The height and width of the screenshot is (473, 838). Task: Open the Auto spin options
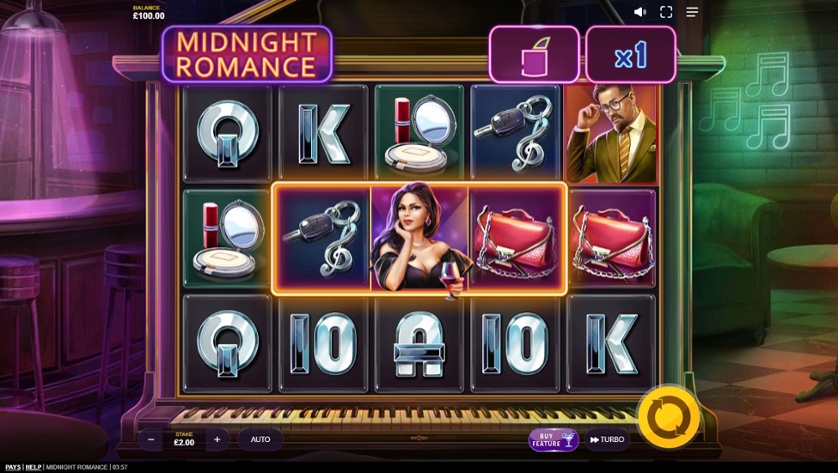(260, 439)
